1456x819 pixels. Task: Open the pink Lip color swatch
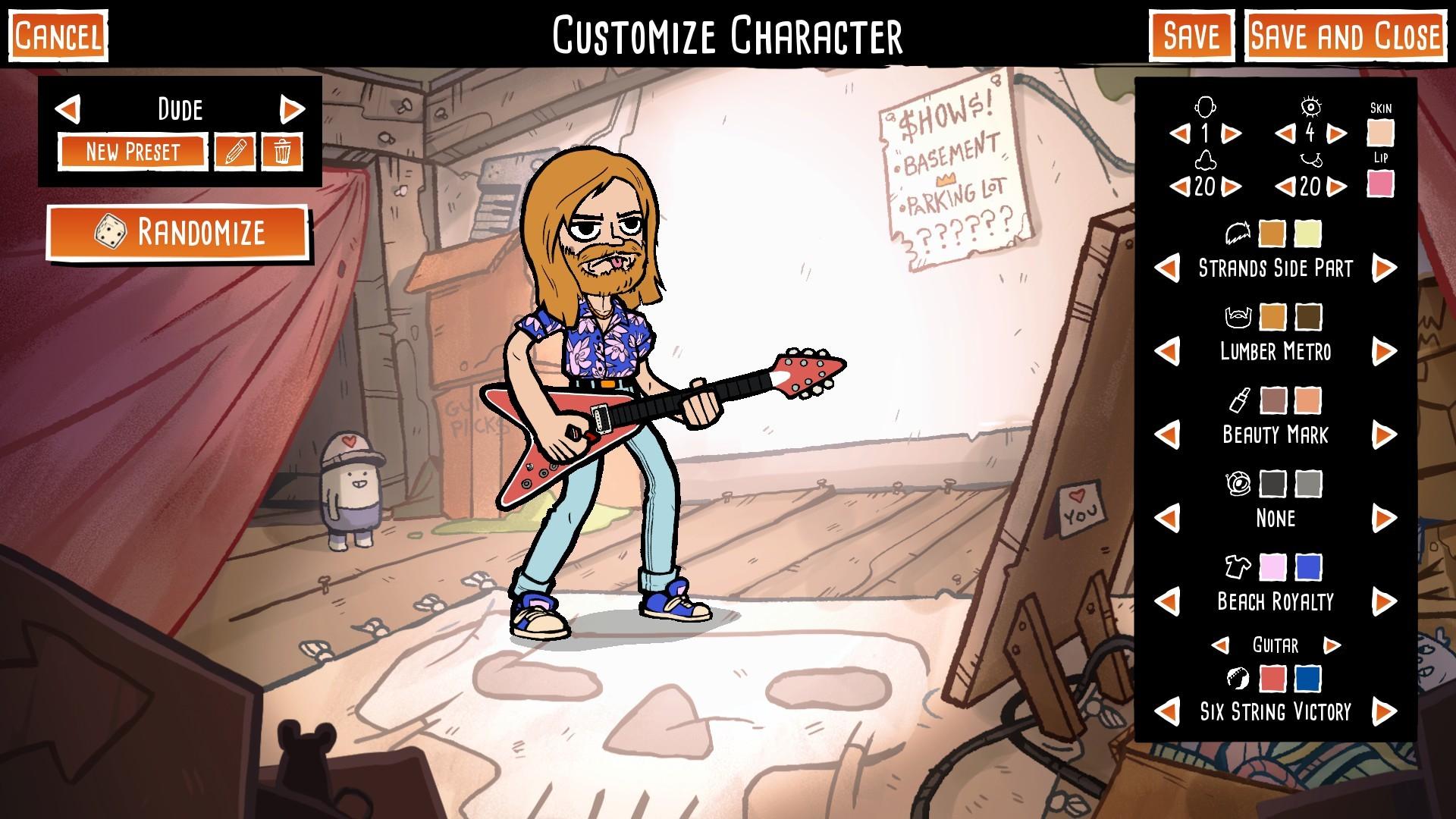point(1382,184)
